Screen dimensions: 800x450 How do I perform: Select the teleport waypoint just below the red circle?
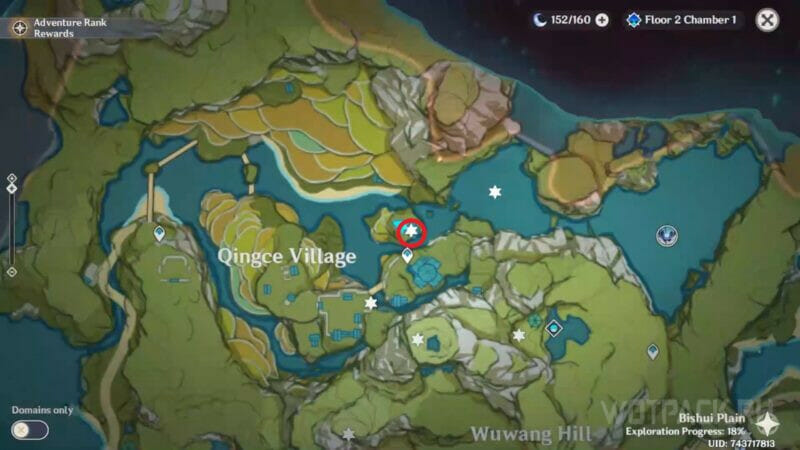click(x=408, y=257)
